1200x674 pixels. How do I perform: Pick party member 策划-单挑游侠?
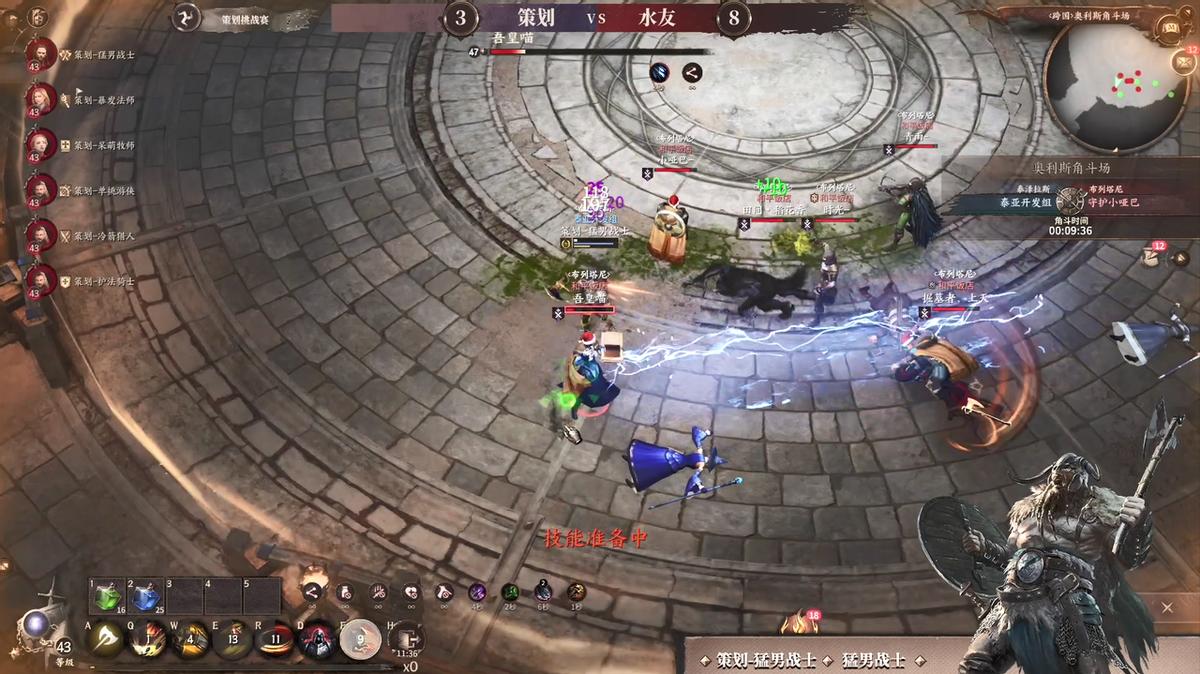pyautogui.click(x=41, y=189)
